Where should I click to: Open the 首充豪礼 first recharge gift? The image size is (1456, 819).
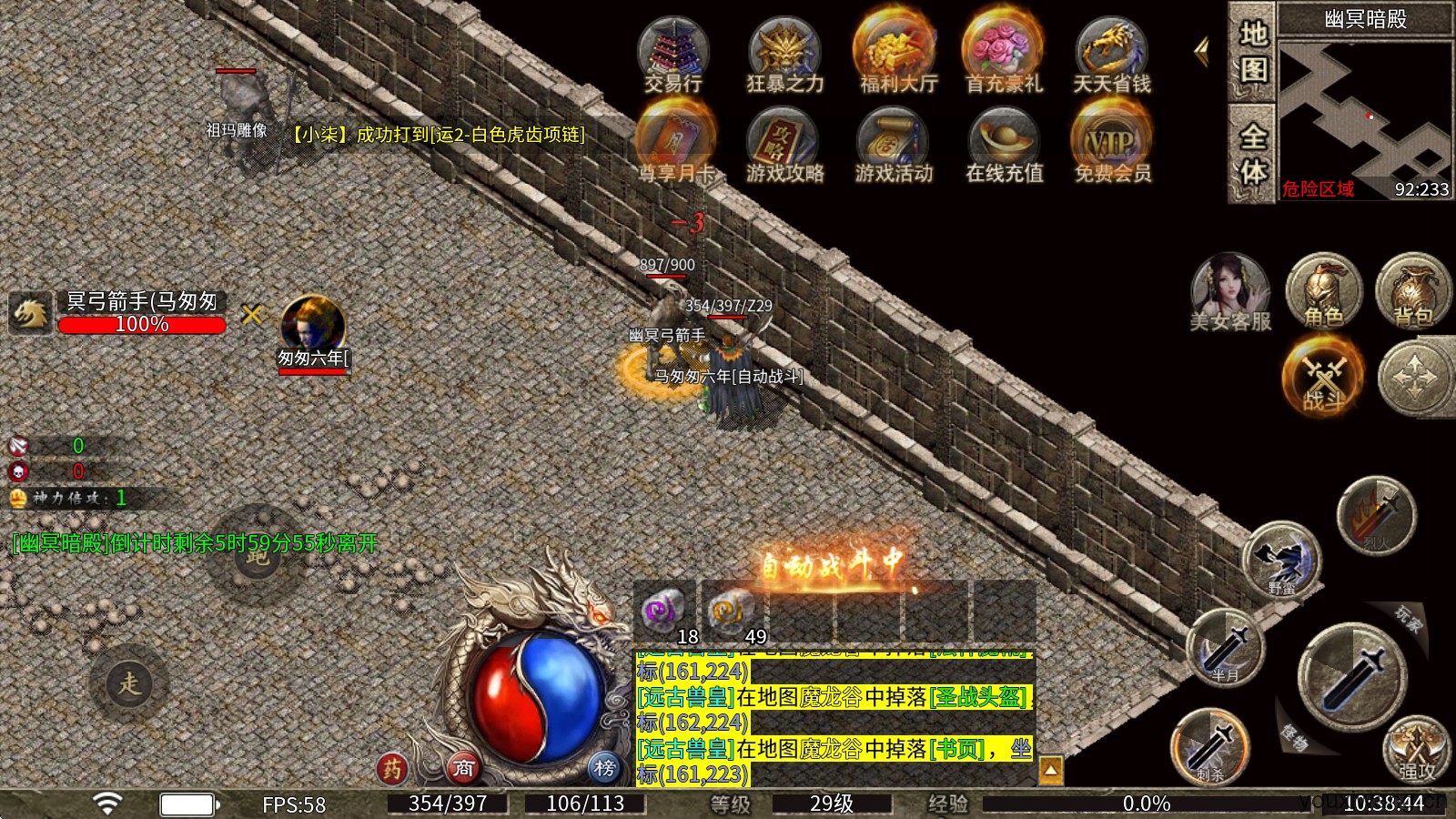[1003, 55]
